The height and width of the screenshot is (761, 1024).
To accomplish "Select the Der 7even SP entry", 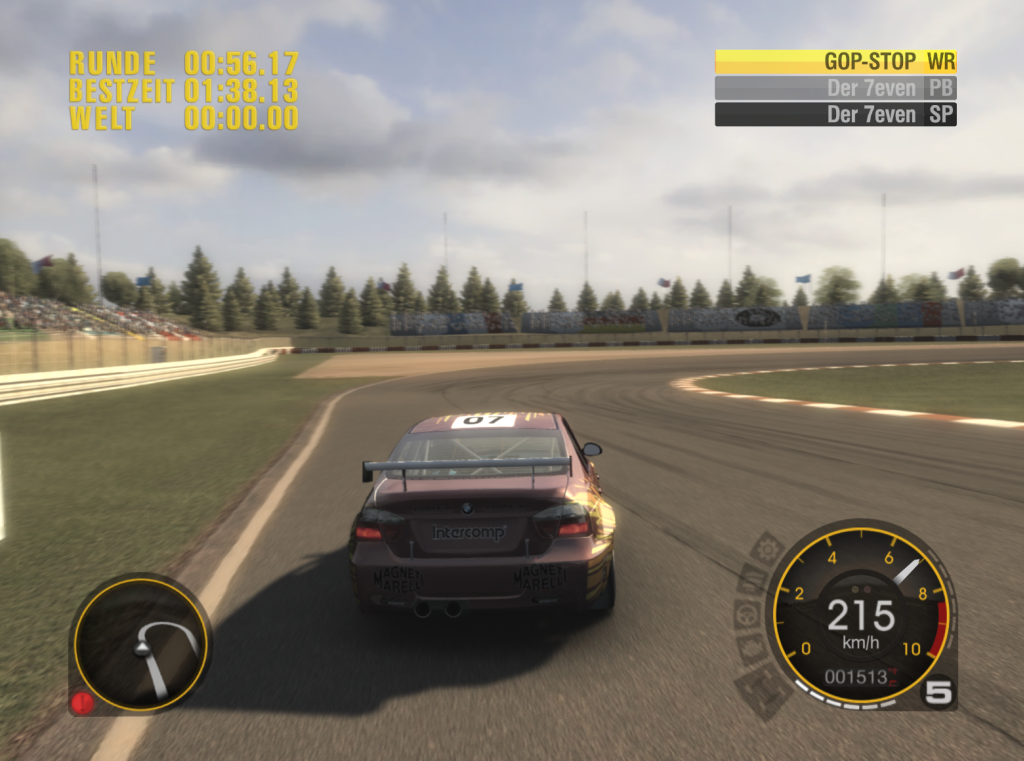I will tap(836, 114).
